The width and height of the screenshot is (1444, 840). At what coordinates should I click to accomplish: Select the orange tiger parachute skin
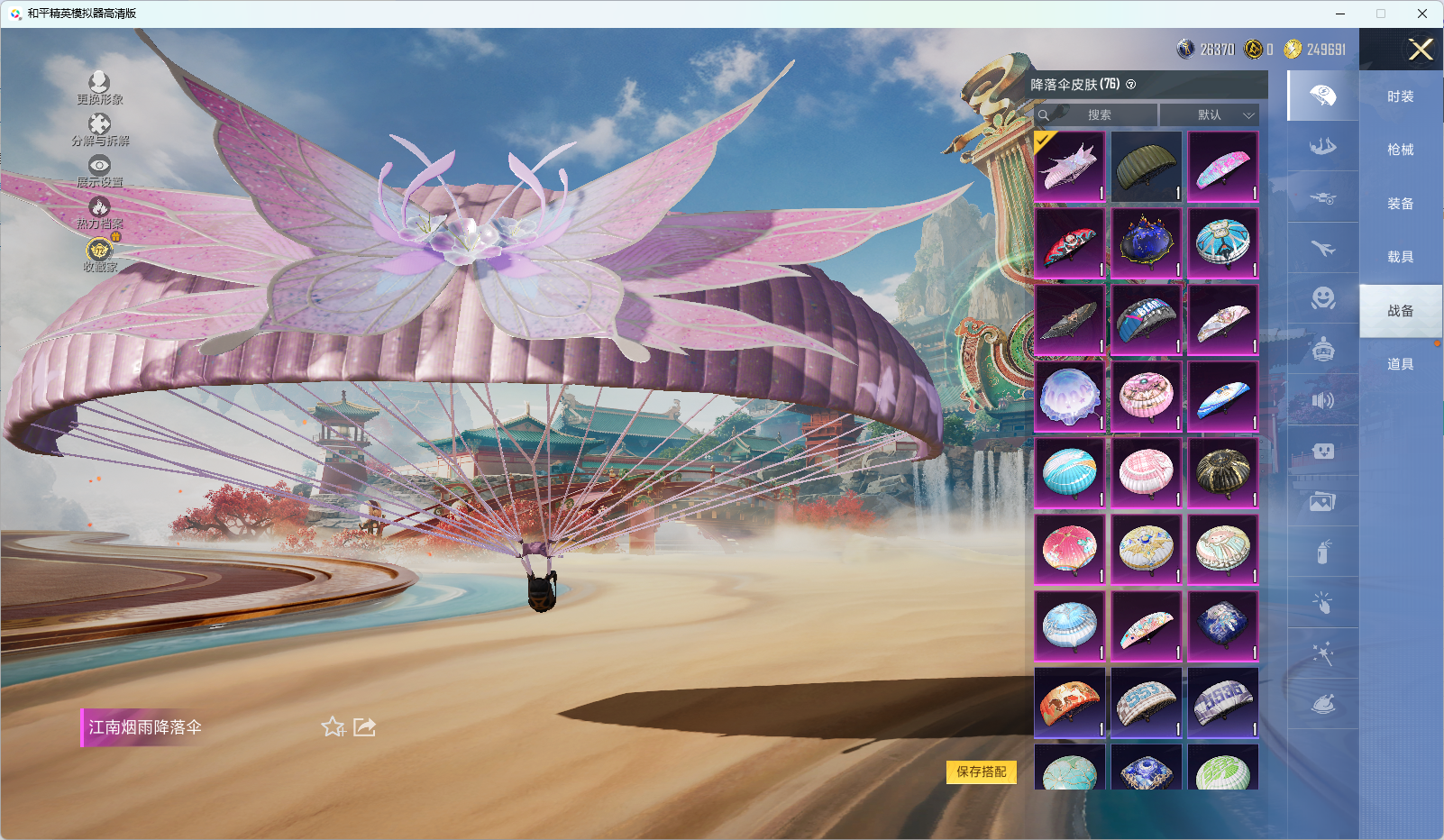point(1069,703)
